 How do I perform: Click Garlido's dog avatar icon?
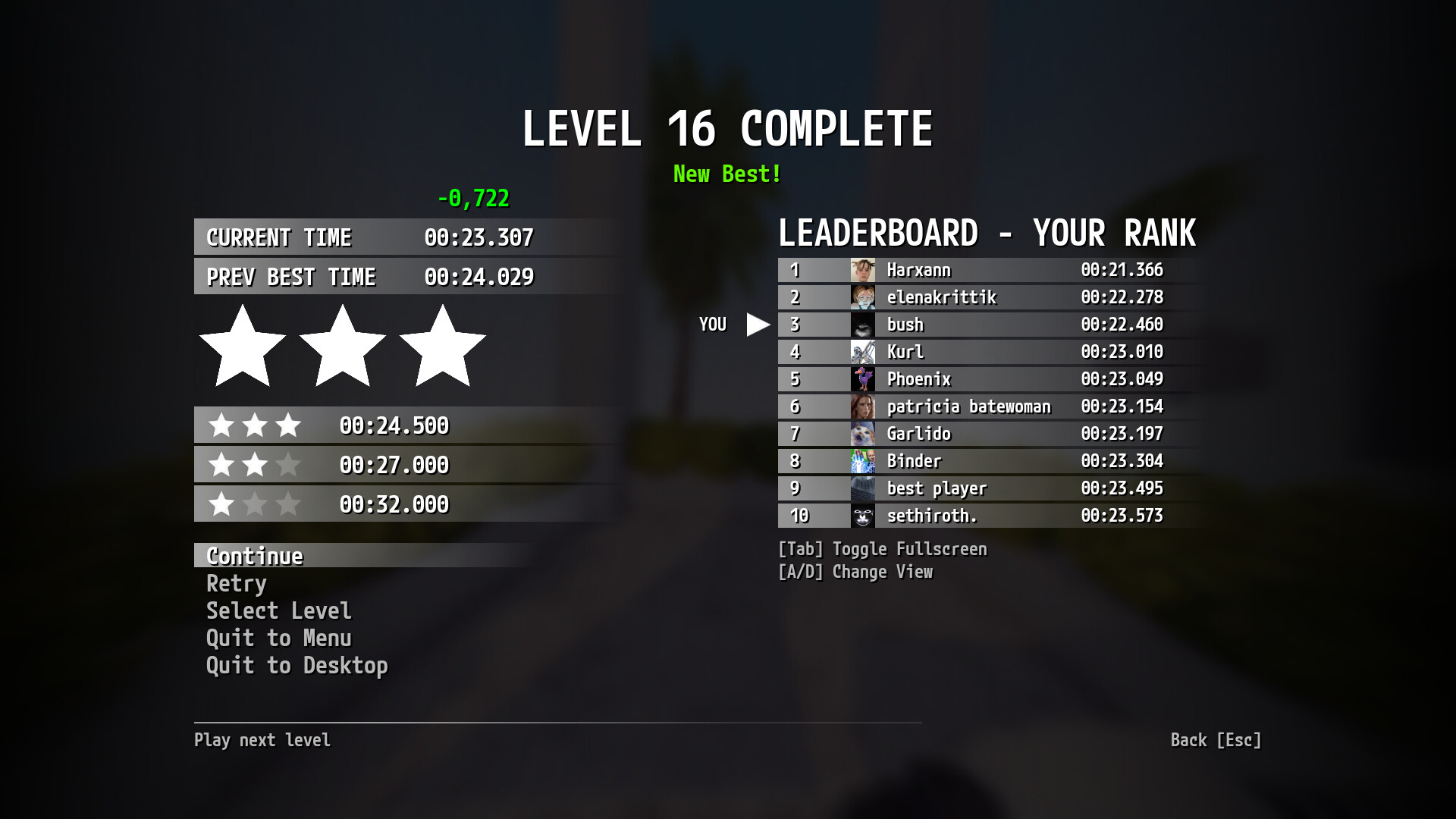click(864, 434)
